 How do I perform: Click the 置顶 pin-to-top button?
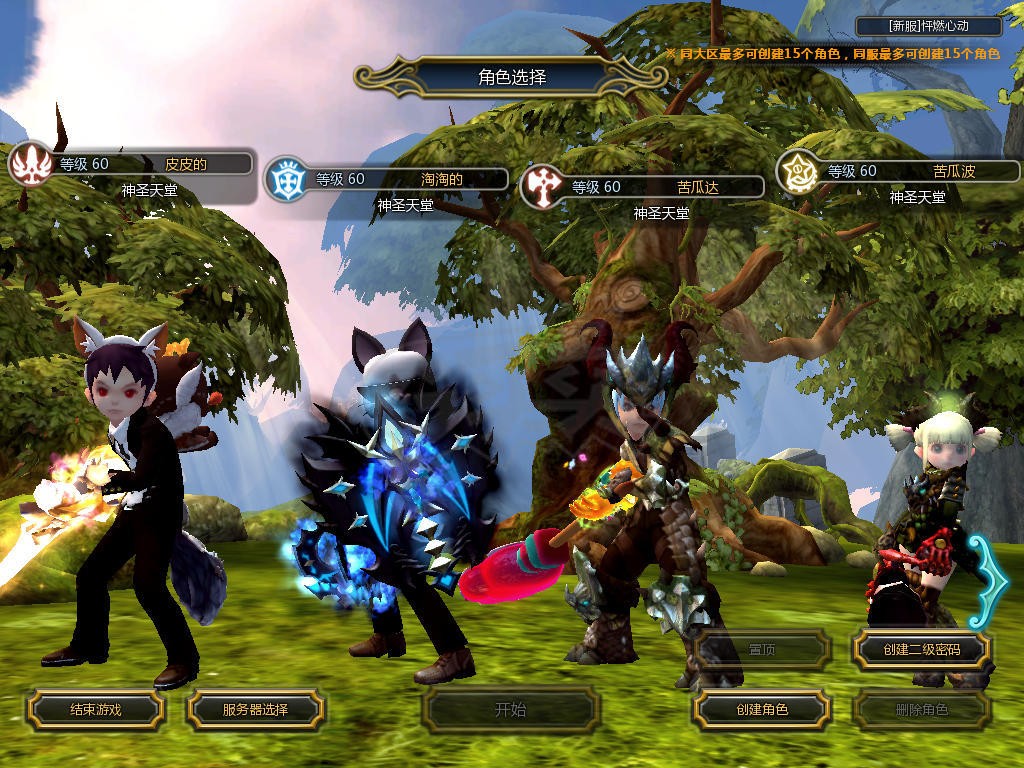tap(761, 650)
